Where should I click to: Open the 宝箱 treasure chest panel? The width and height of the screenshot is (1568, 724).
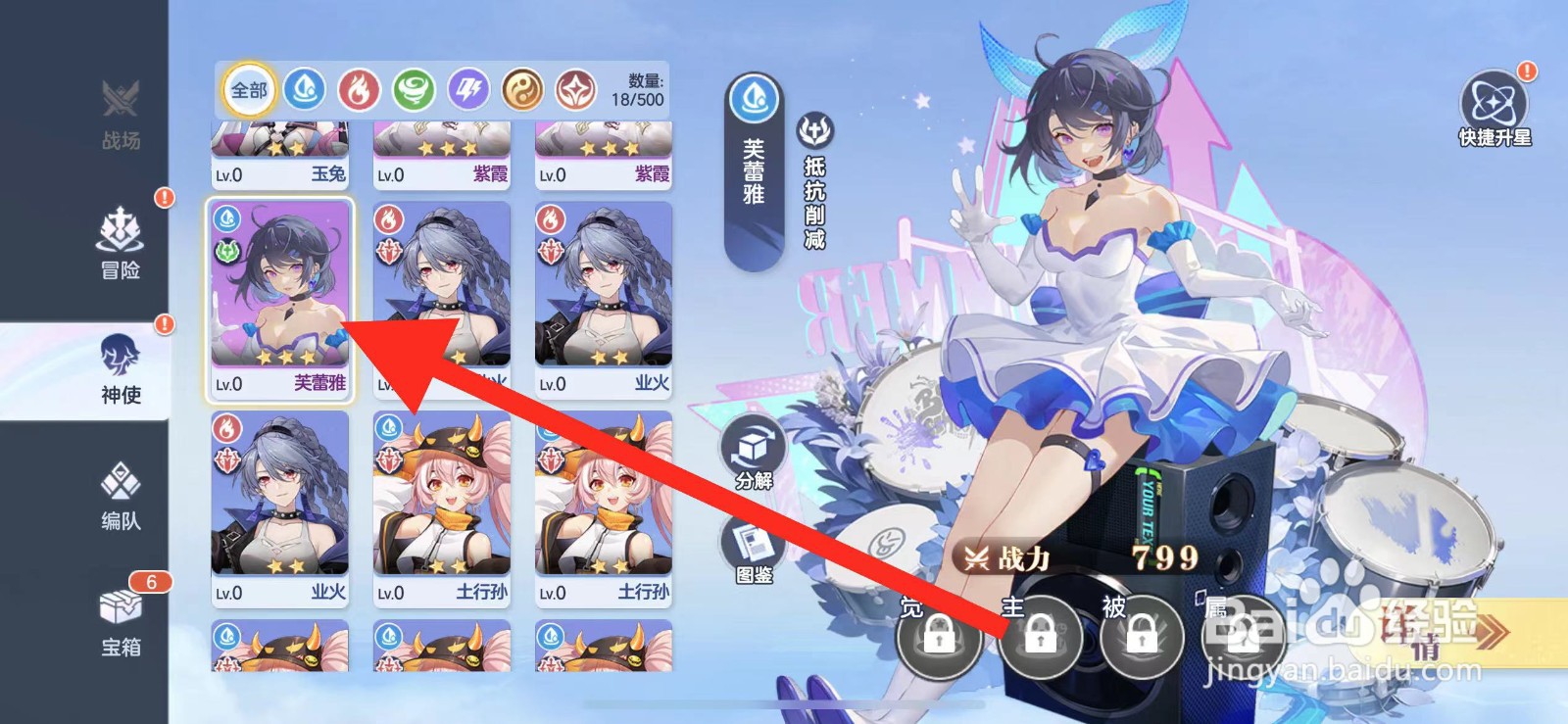pyautogui.click(x=120, y=624)
